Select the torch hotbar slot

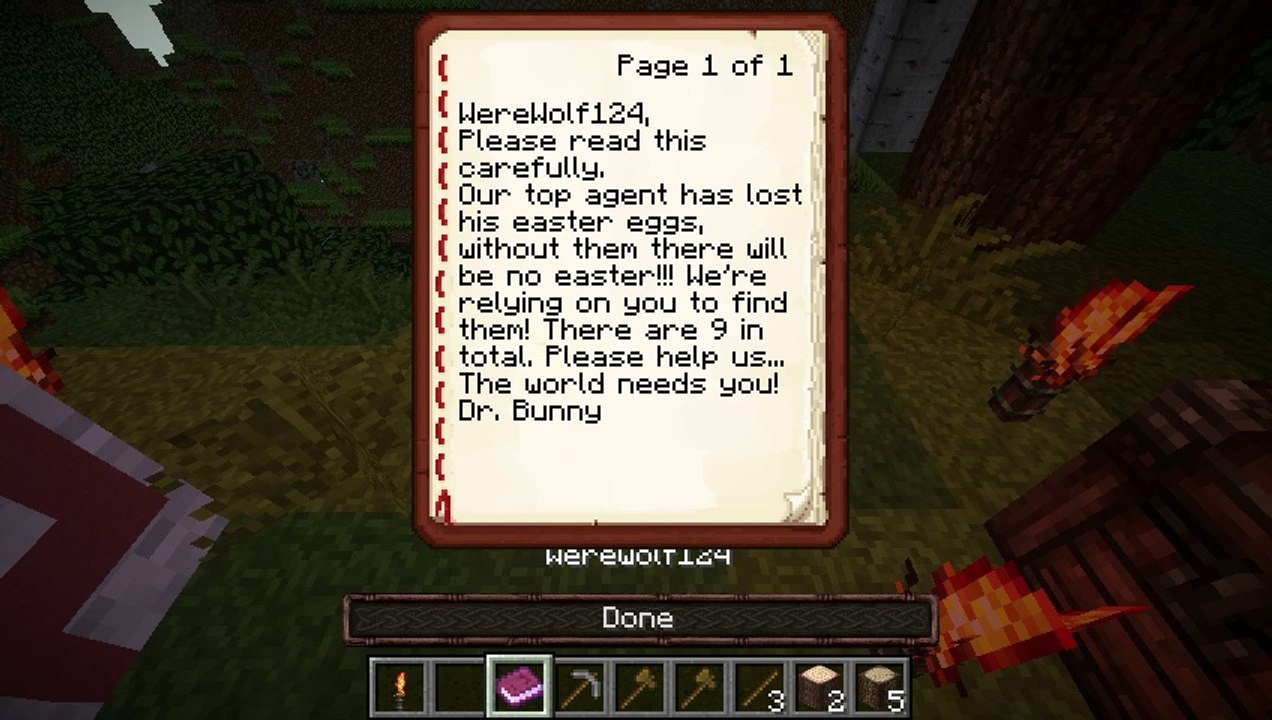point(401,688)
